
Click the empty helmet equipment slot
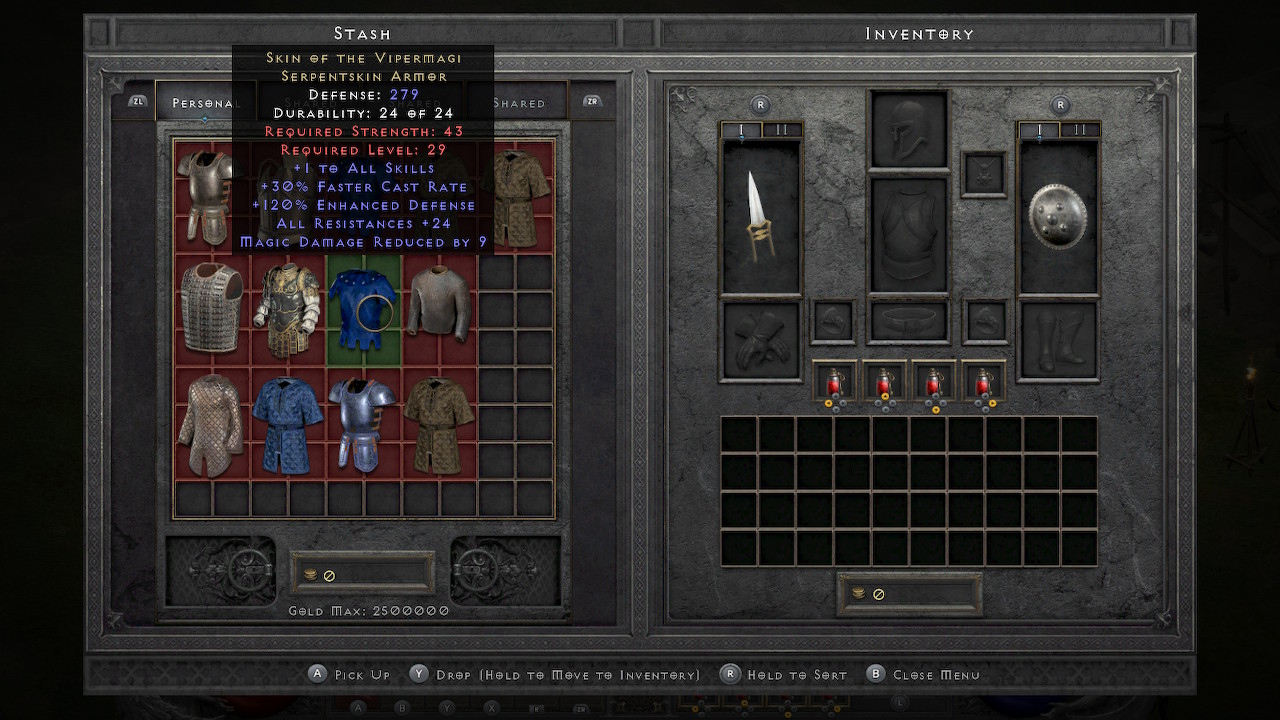click(909, 130)
